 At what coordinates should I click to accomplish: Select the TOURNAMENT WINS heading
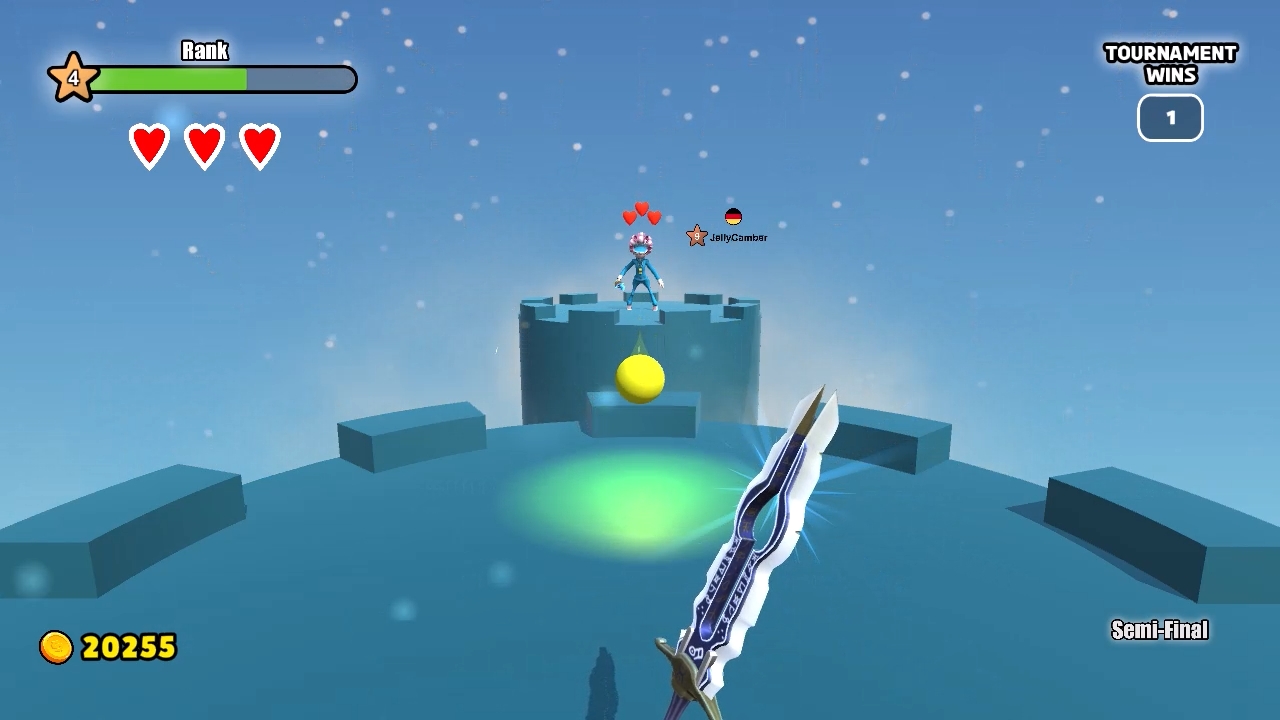1170,64
